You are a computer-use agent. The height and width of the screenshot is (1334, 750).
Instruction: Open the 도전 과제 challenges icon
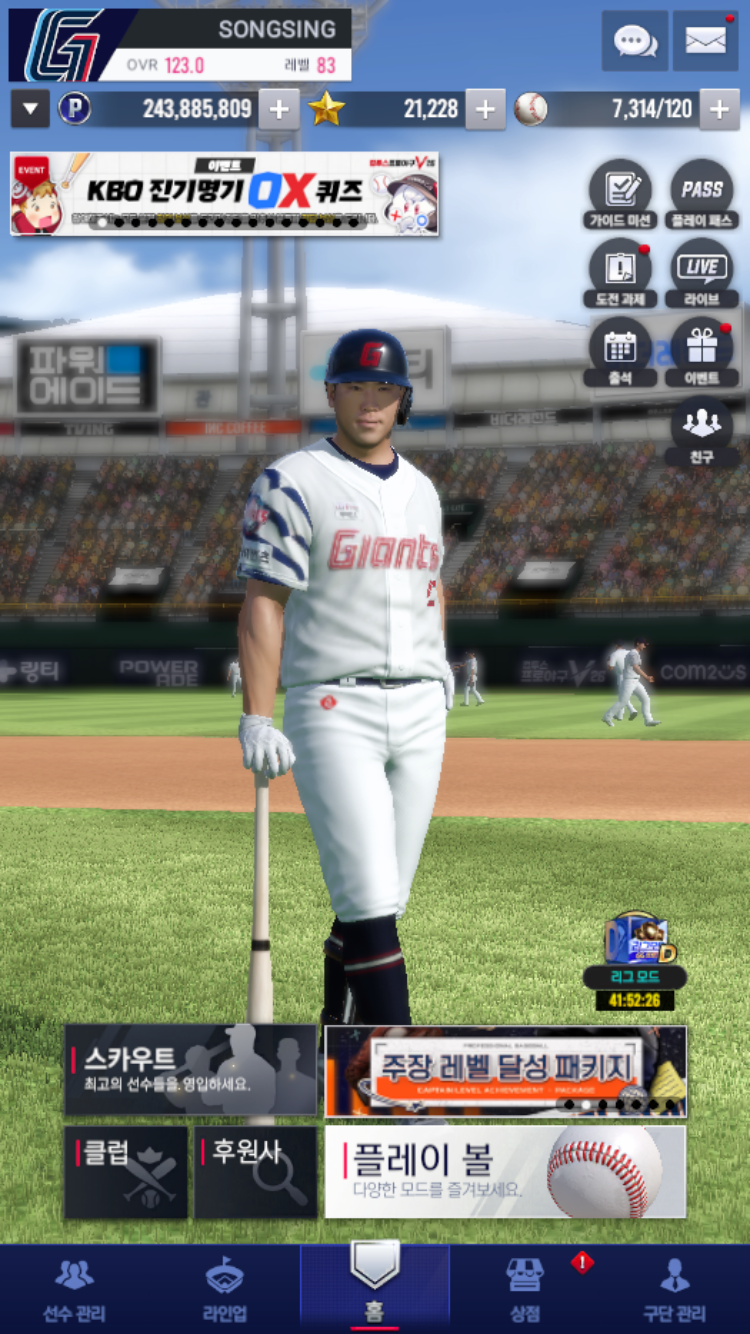(621, 273)
